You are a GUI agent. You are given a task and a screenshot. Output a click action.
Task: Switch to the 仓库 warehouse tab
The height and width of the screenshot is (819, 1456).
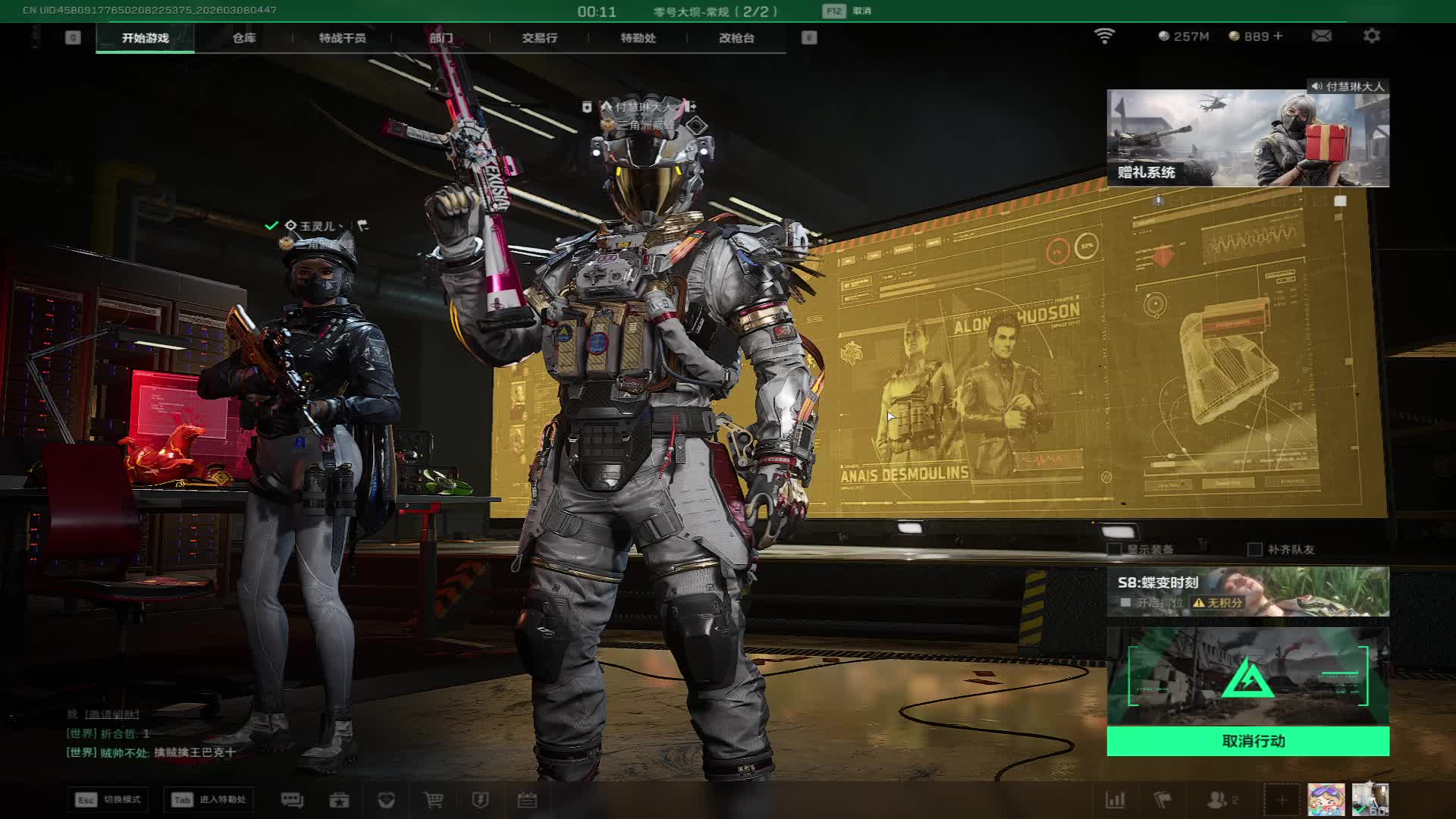[x=243, y=38]
